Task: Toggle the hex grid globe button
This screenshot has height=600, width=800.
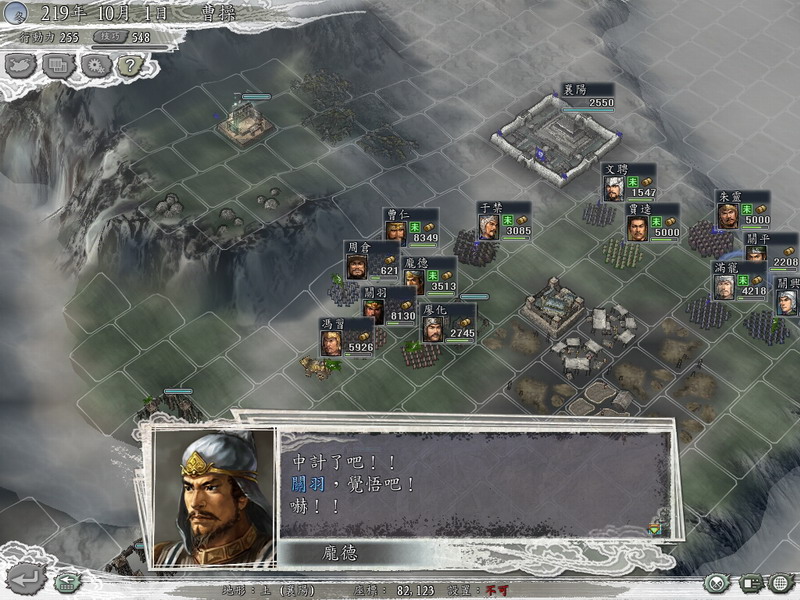Action: pos(781,582)
